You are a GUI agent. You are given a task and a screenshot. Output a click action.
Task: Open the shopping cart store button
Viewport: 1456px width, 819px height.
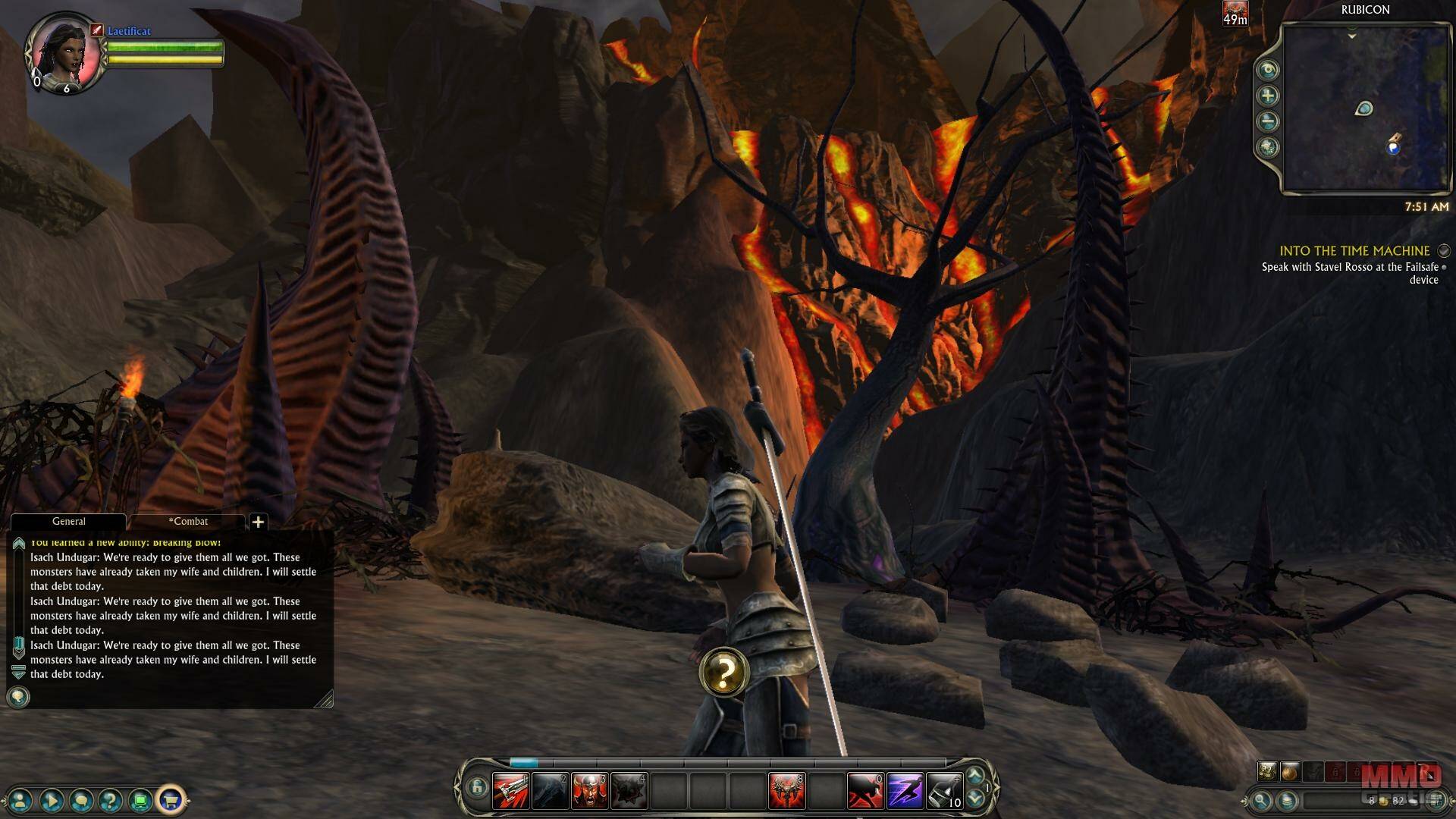click(171, 799)
